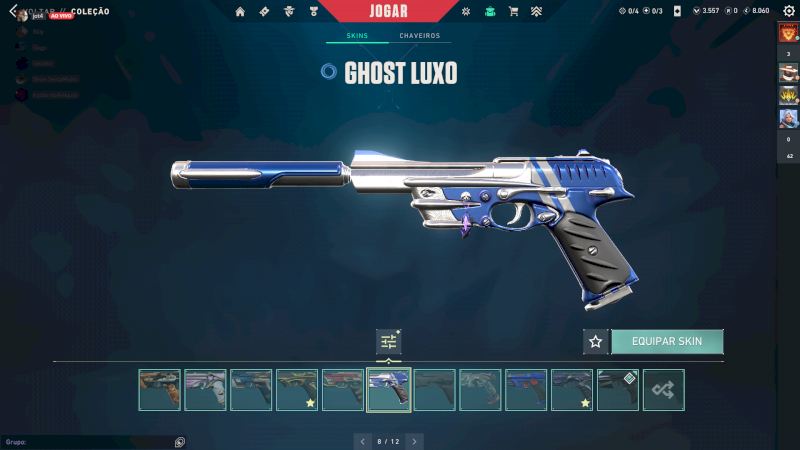This screenshot has width=800, height=450.
Task: Open the skin filter sliders button
Action: (x=388, y=341)
